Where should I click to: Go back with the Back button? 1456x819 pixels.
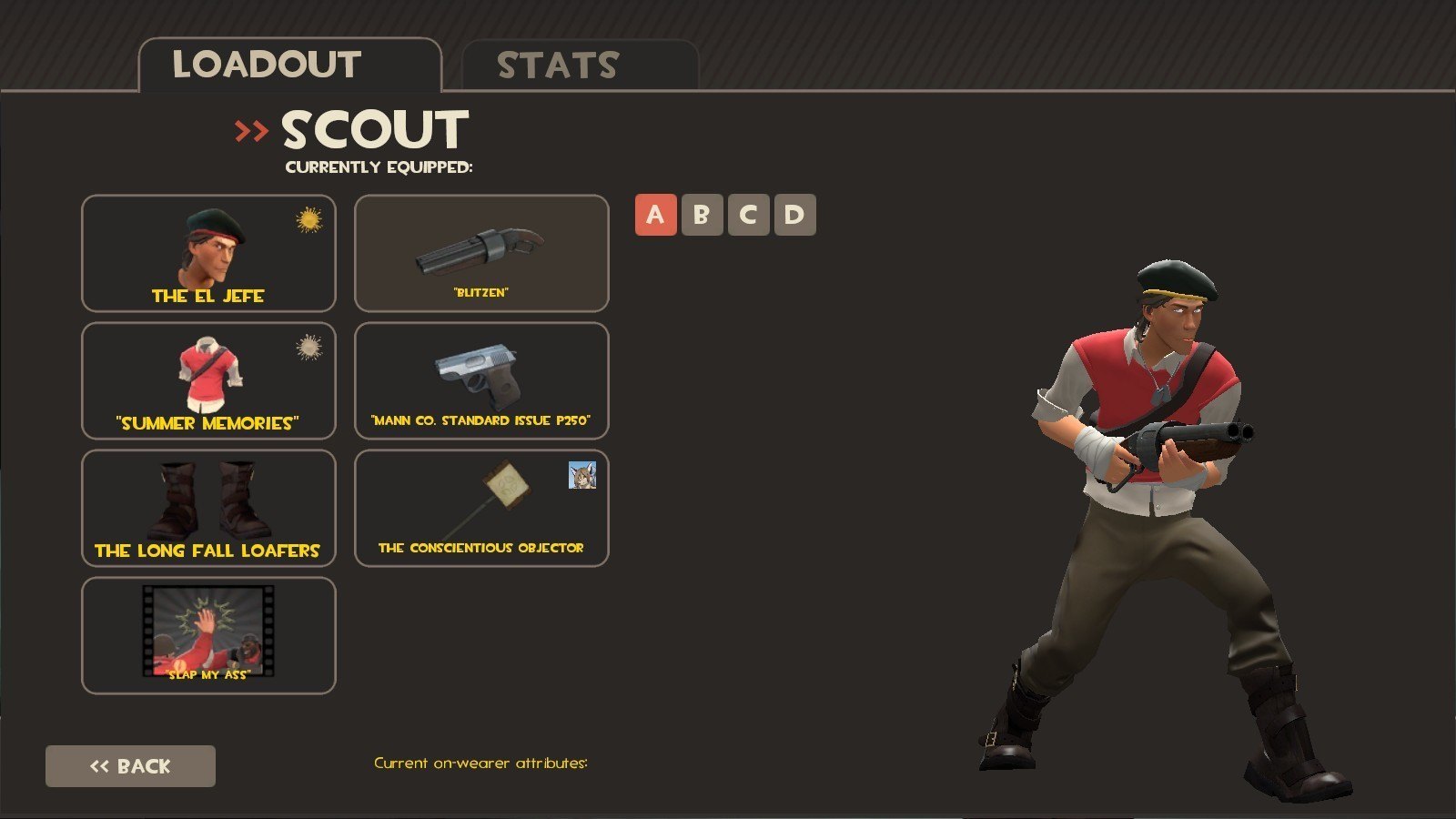point(130,766)
